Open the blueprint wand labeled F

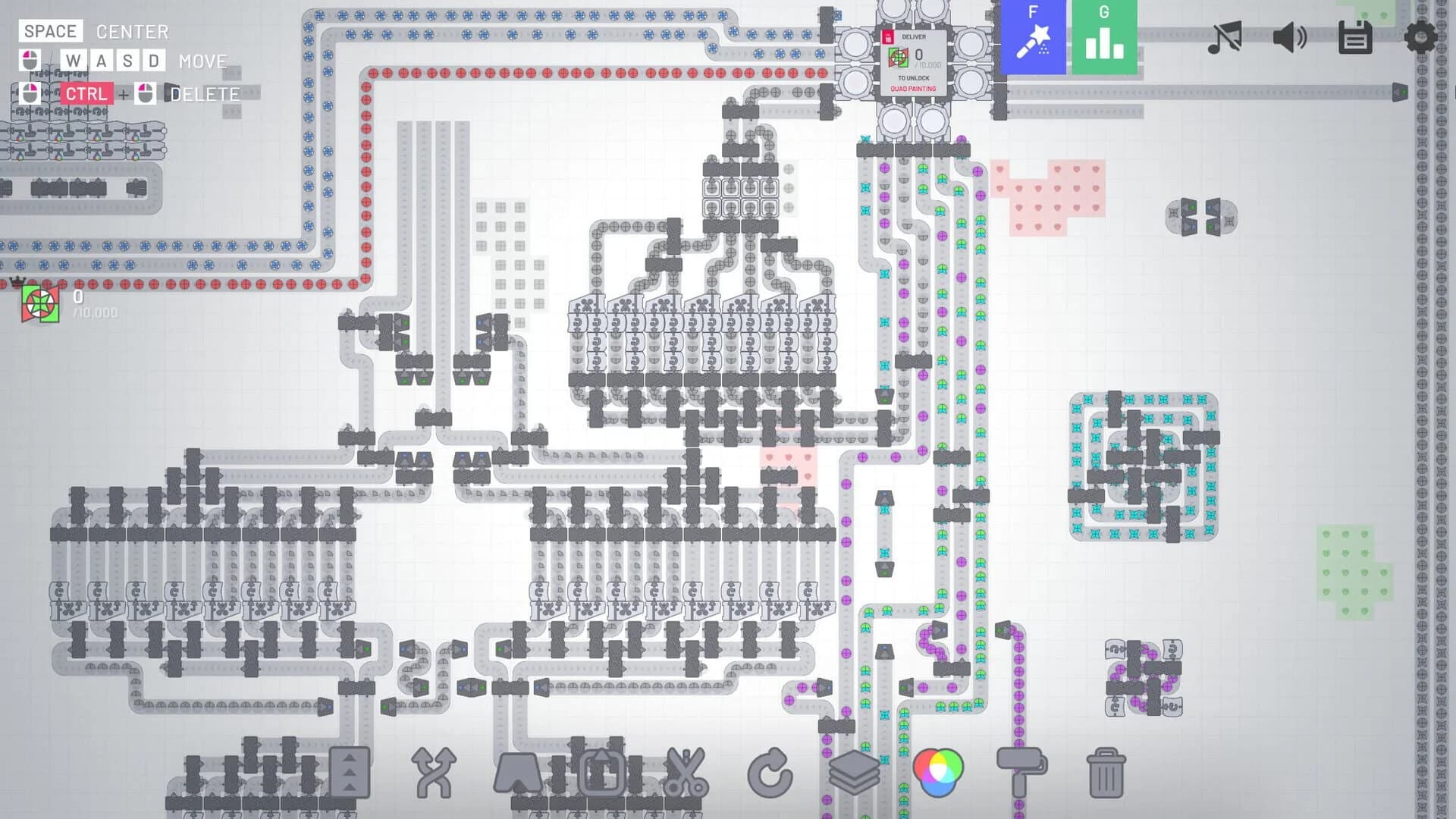click(x=1034, y=36)
